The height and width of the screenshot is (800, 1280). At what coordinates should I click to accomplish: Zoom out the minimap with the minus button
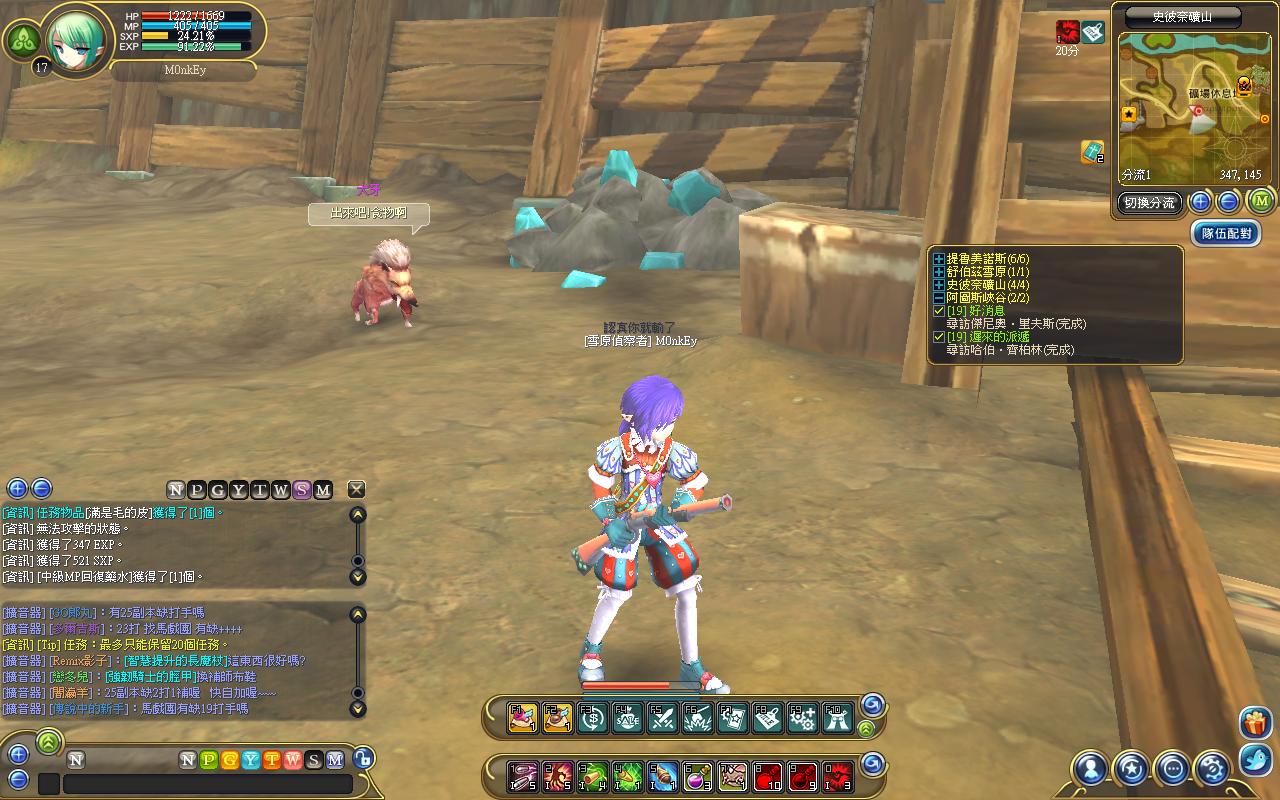click(x=1229, y=202)
